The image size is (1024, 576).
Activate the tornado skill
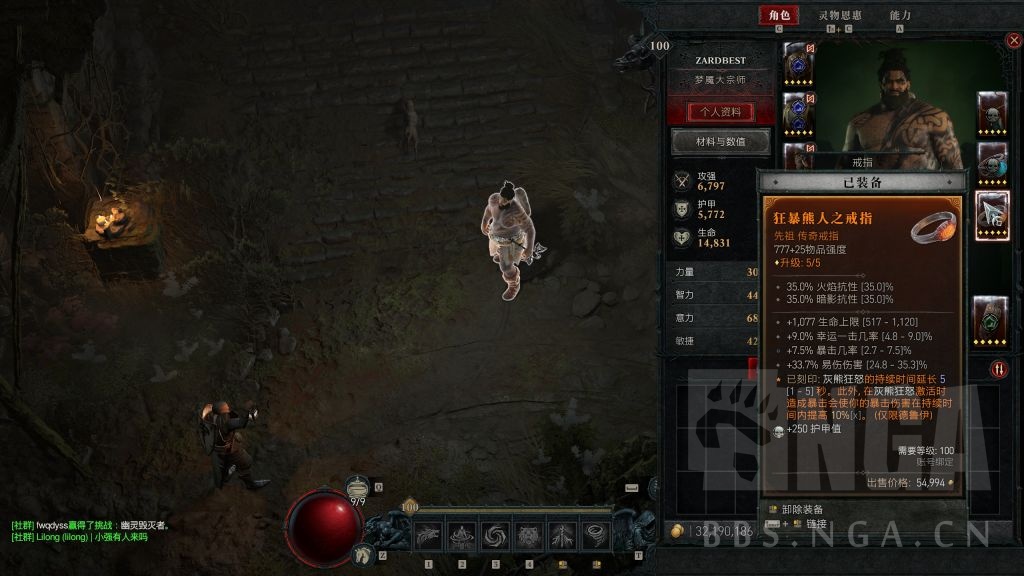pyautogui.click(x=597, y=537)
